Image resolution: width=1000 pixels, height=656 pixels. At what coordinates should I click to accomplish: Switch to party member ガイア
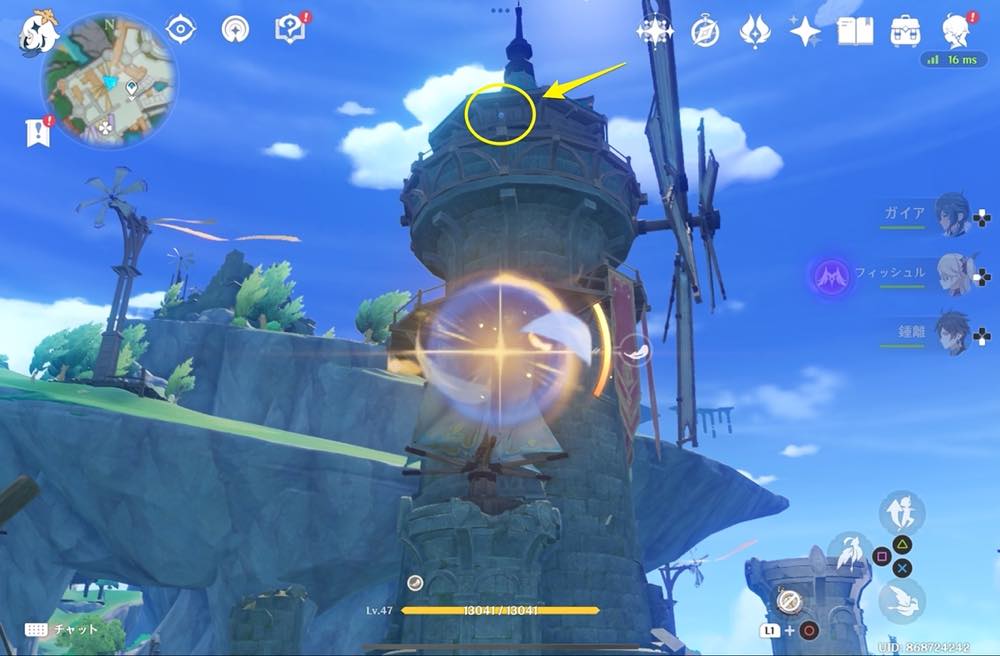coord(952,215)
